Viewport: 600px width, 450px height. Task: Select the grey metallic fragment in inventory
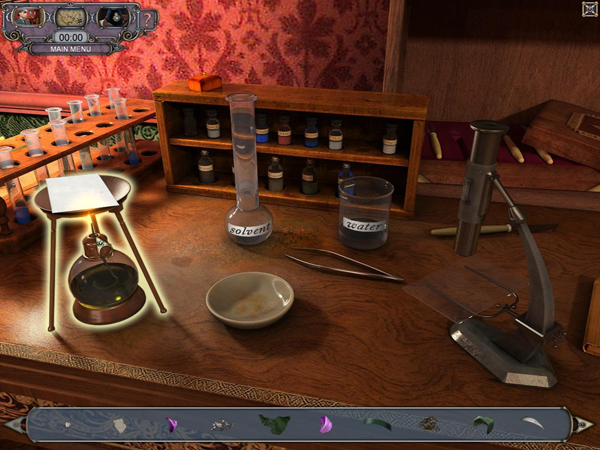point(219,425)
